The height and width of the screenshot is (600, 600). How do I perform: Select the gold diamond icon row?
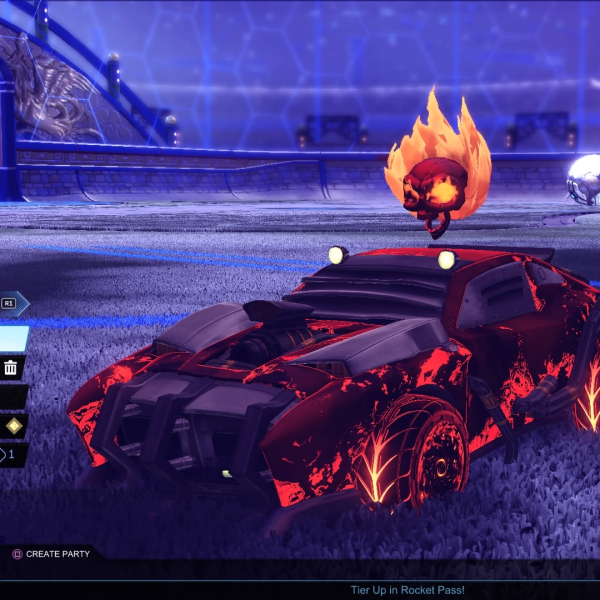[x=12, y=426]
